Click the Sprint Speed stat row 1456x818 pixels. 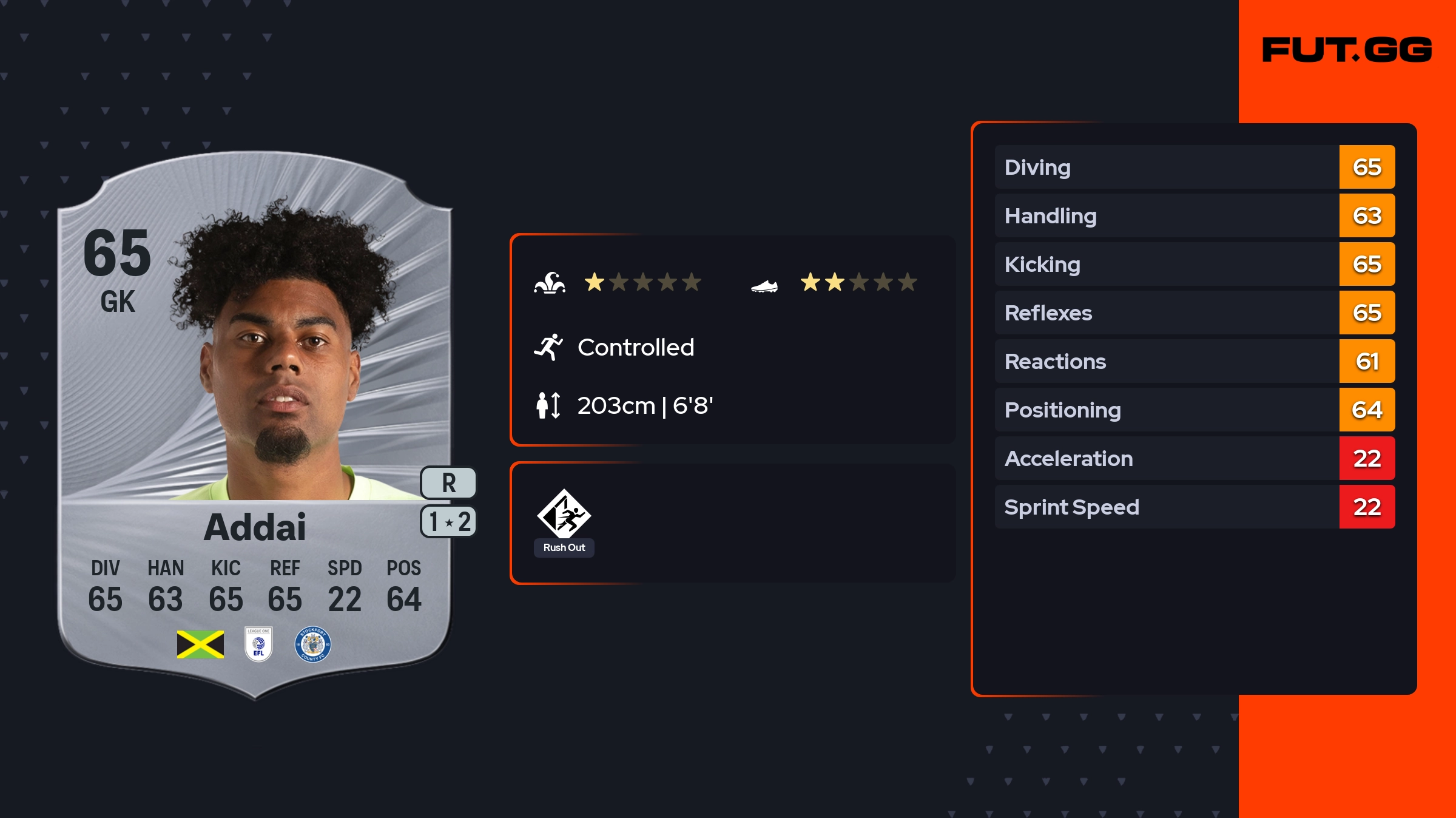(x=1194, y=507)
